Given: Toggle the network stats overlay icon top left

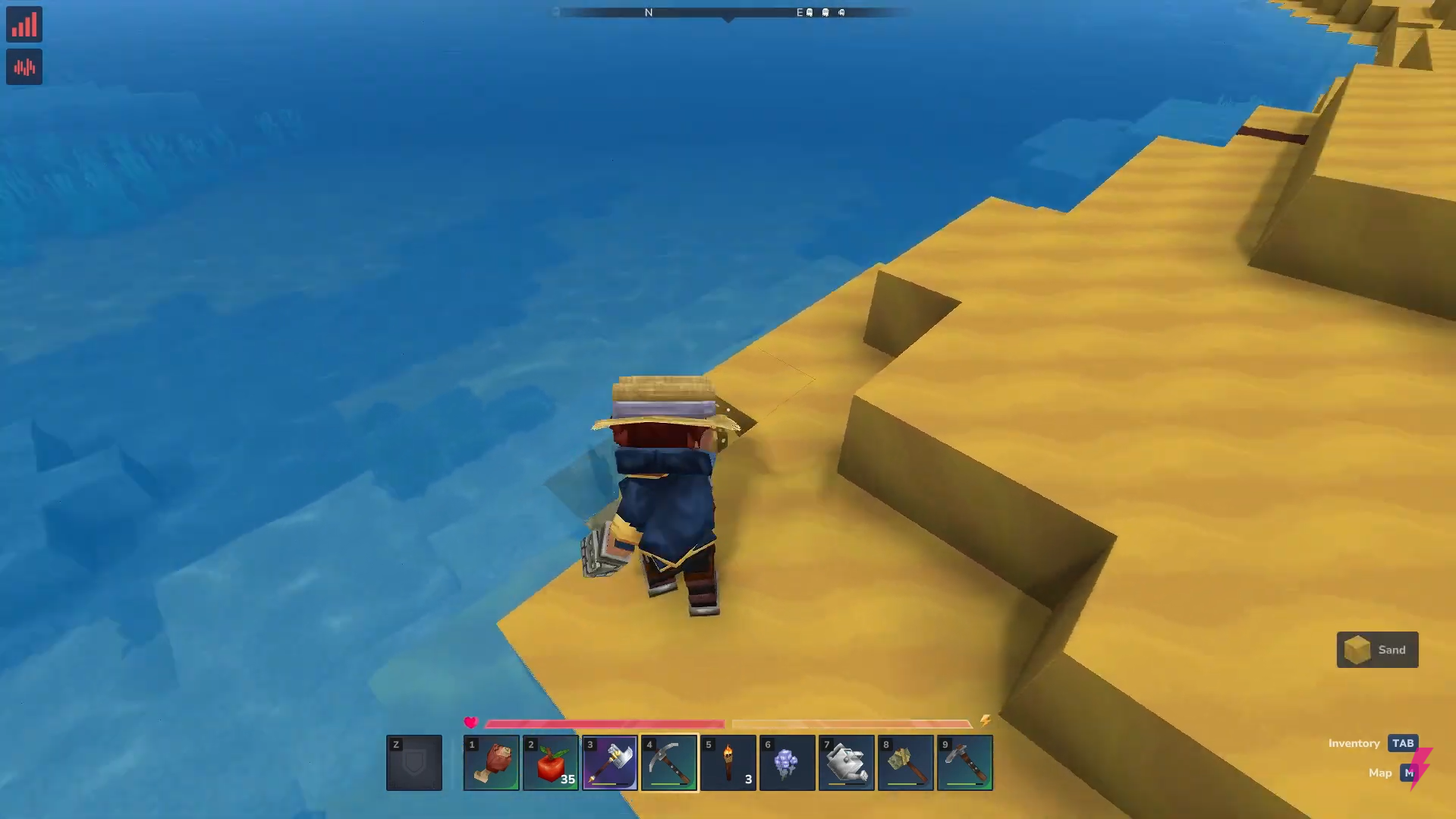Looking at the screenshot, I should pyautogui.click(x=24, y=24).
